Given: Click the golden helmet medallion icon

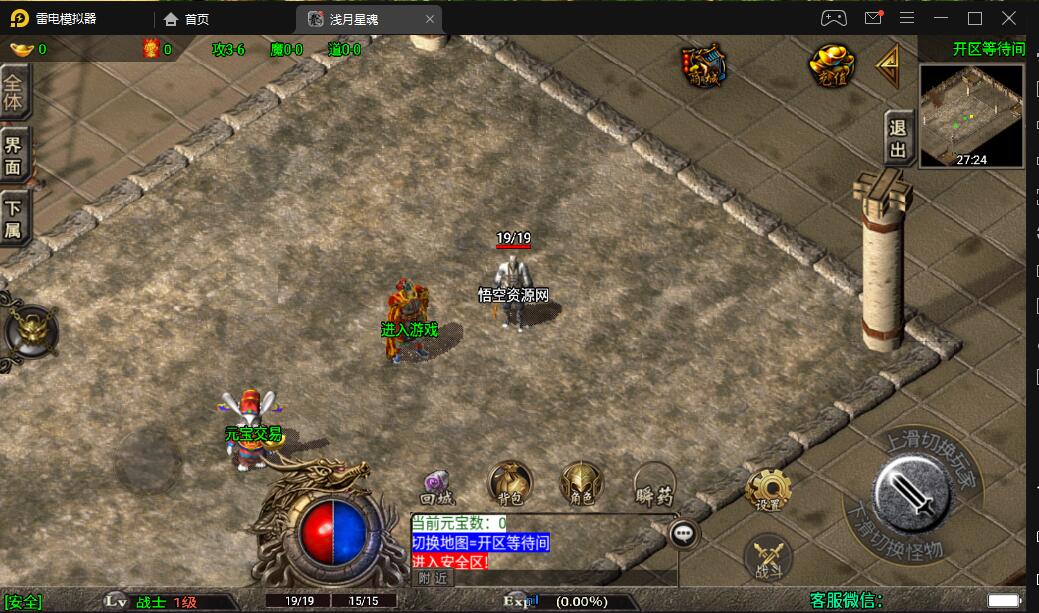Looking at the screenshot, I should tap(30, 330).
